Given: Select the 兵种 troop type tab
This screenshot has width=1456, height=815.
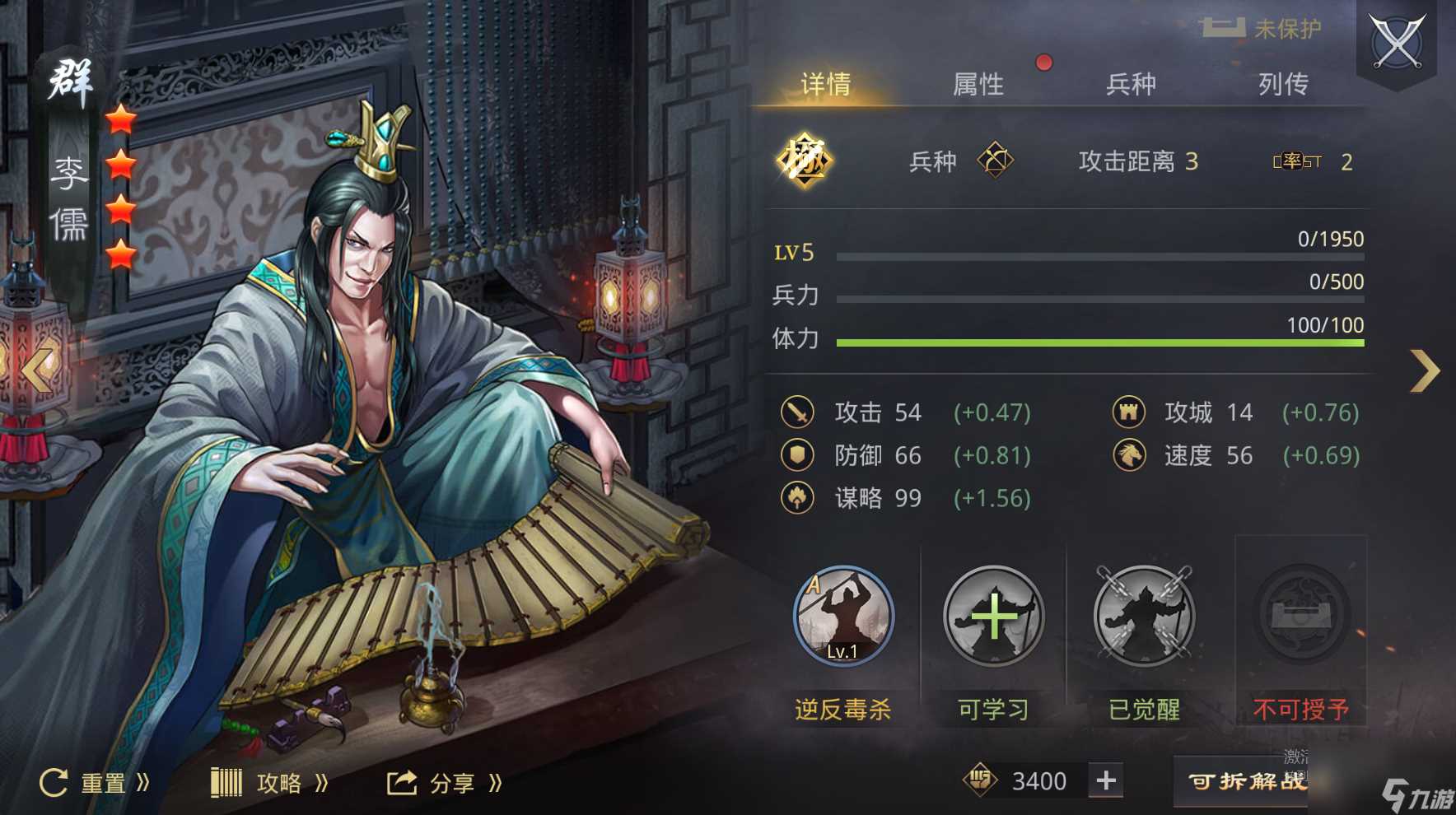Looking at the screenshot, I should tap(1131, 84).
